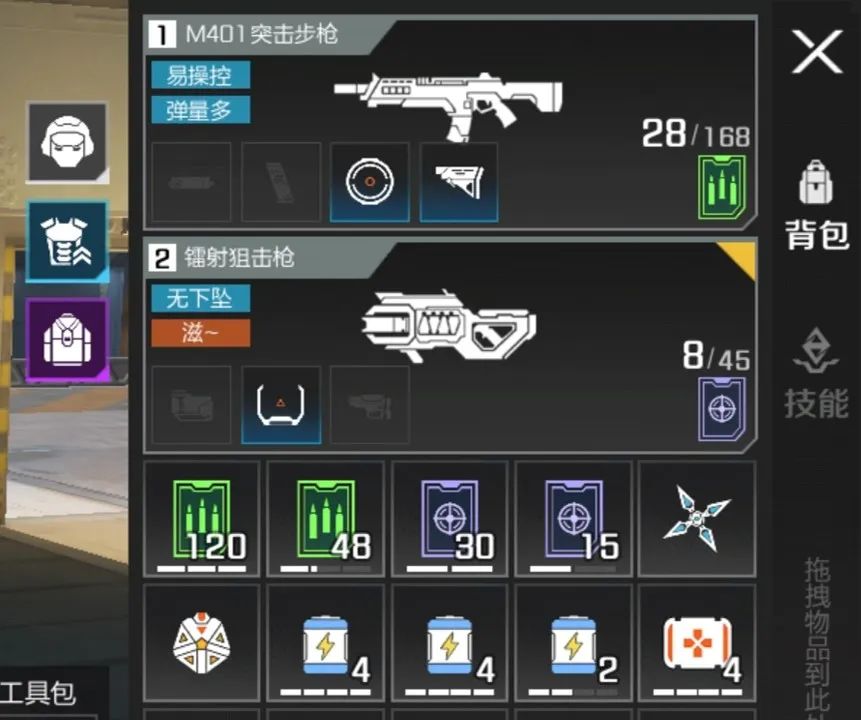Close the backpack panel with the X
861x720 pixels.
point(817,51)
